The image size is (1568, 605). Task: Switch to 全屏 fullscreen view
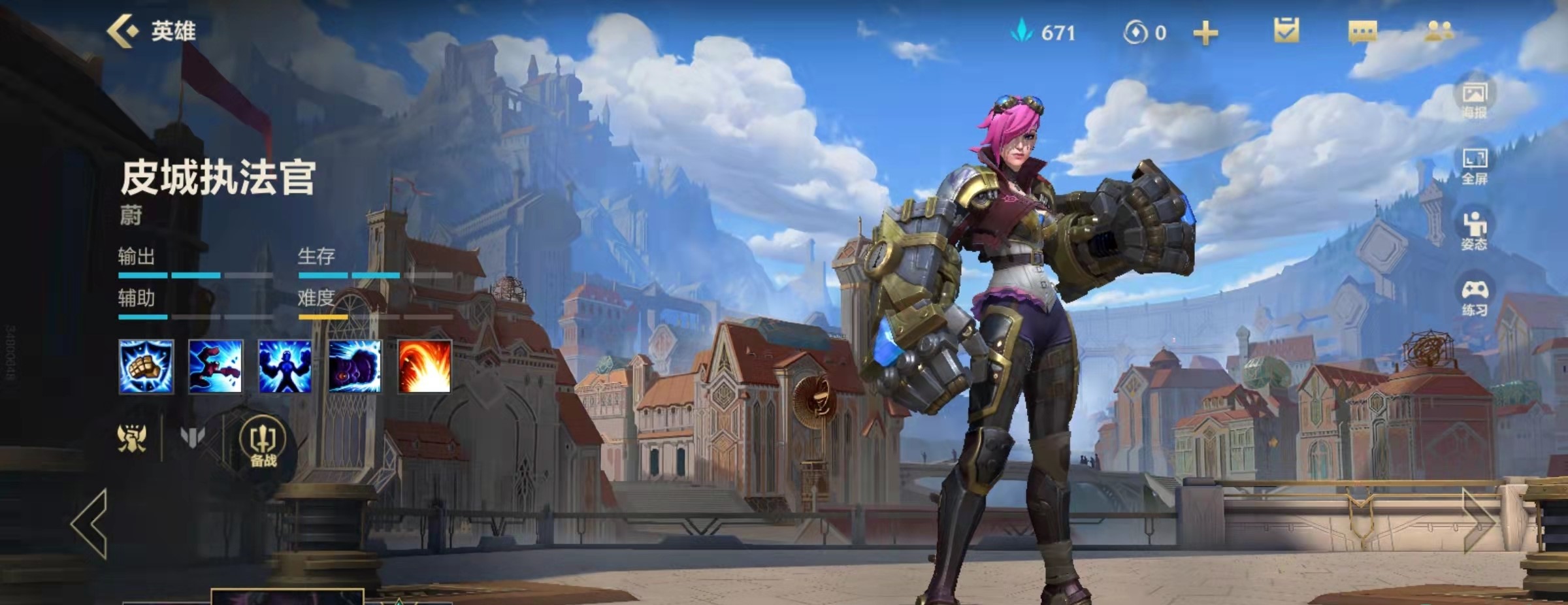click(x=1474, y=165)
